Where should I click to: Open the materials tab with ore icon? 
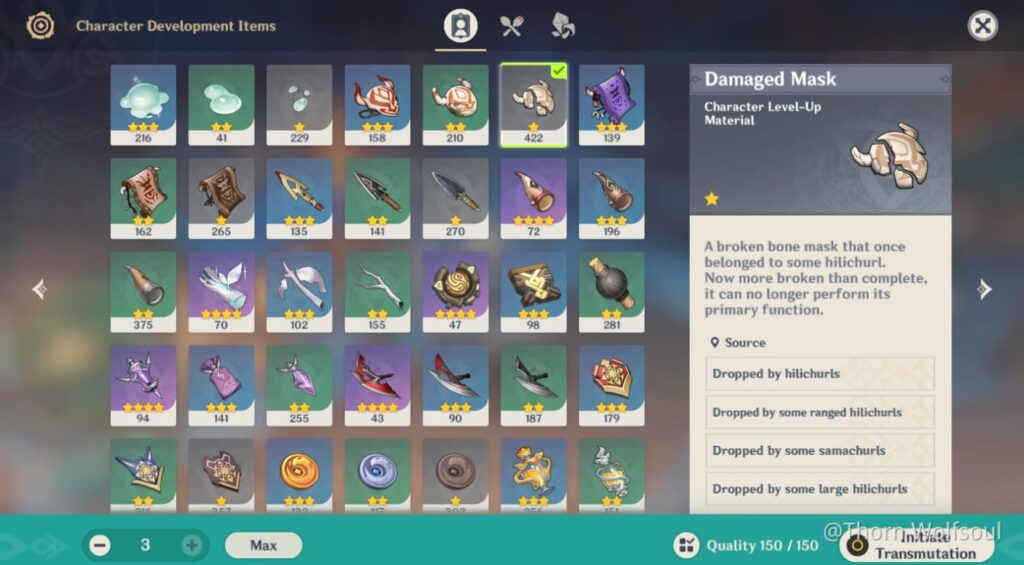click(563, 26)
